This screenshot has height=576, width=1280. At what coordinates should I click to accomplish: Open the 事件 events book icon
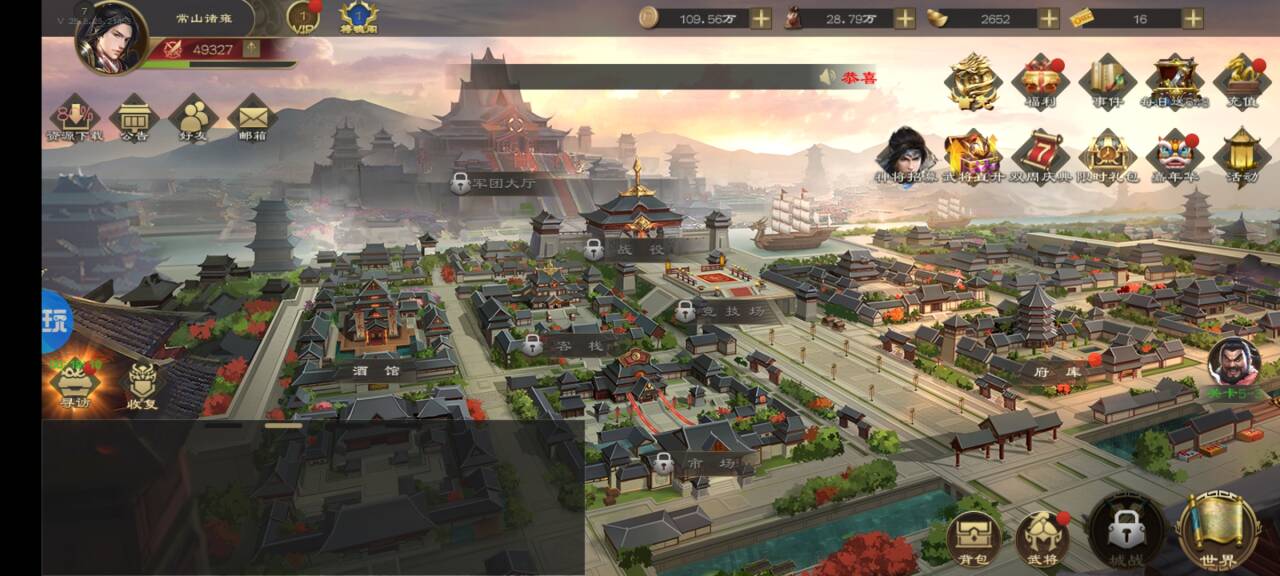1107,80
